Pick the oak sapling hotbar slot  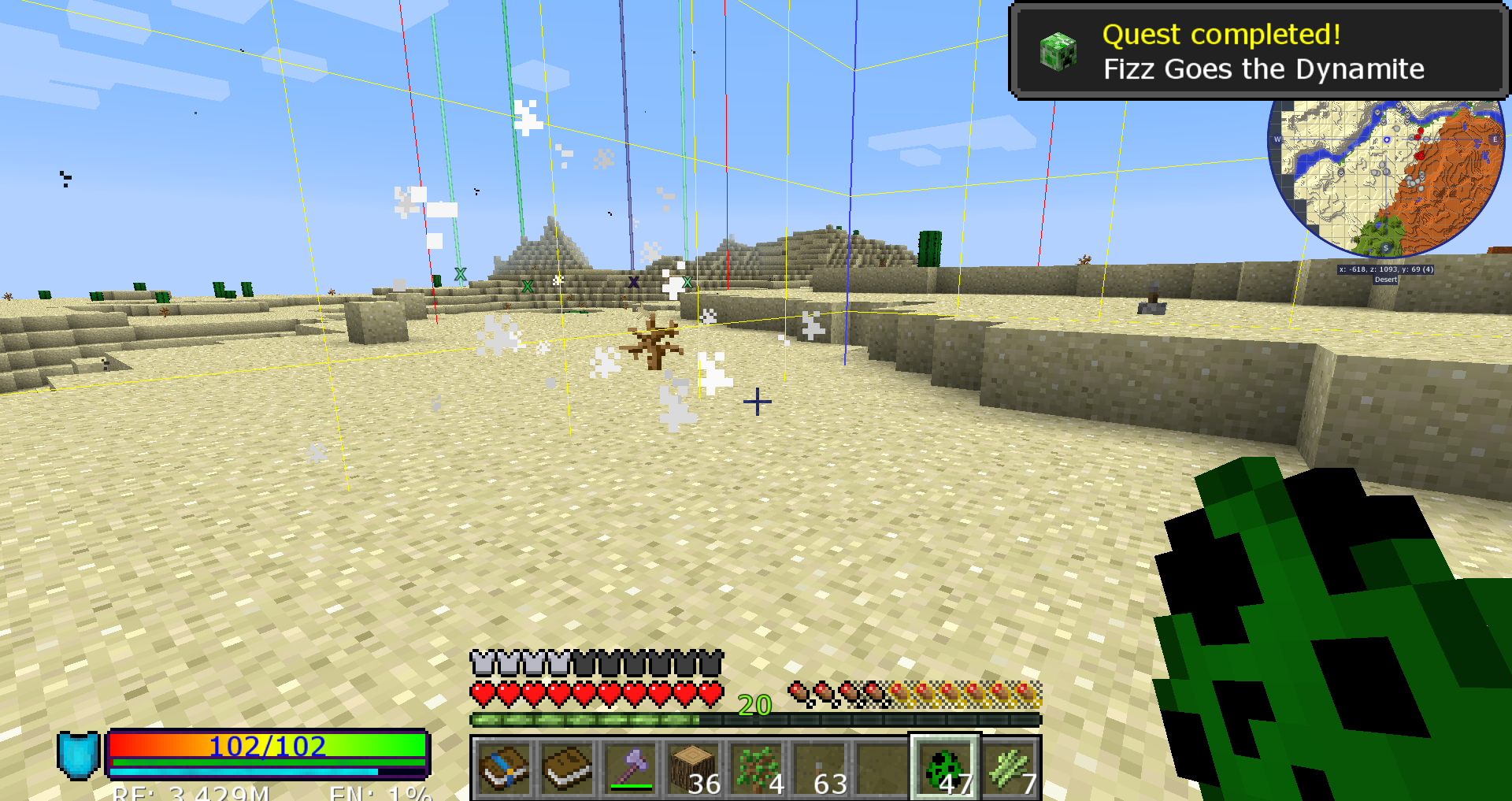point(756,768)
